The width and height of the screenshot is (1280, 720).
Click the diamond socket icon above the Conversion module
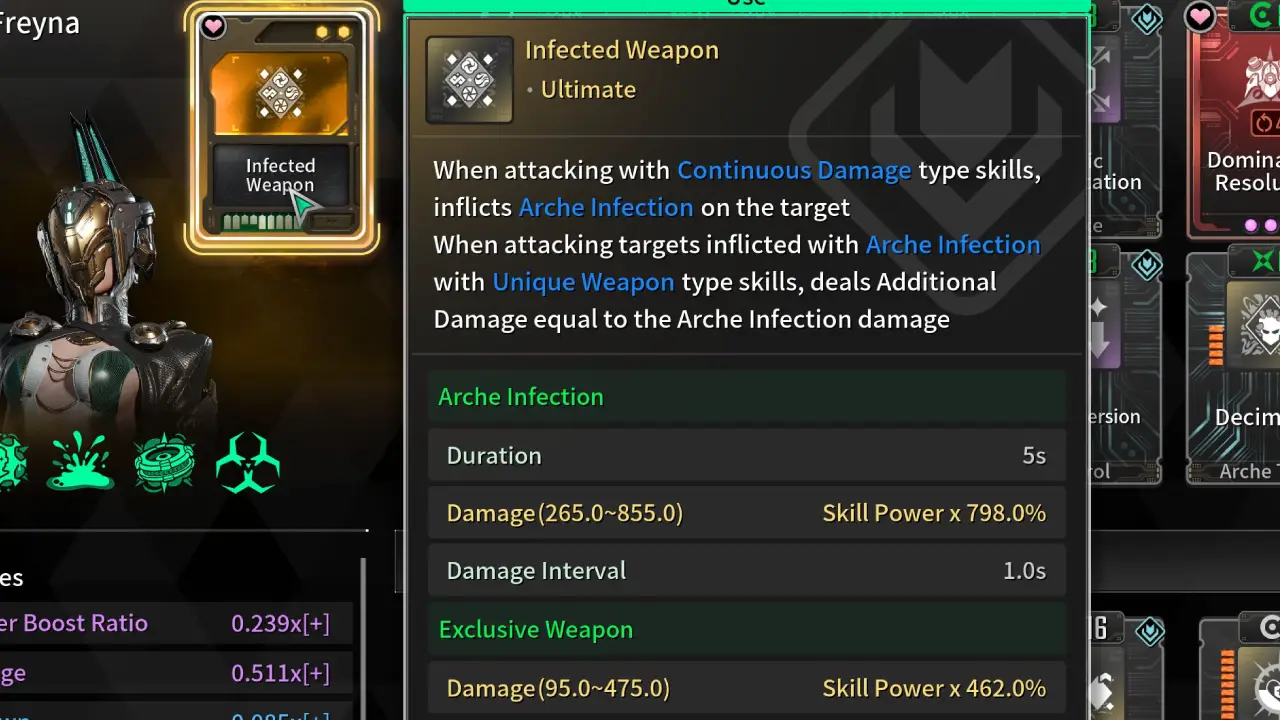[x=1147, y=265]
